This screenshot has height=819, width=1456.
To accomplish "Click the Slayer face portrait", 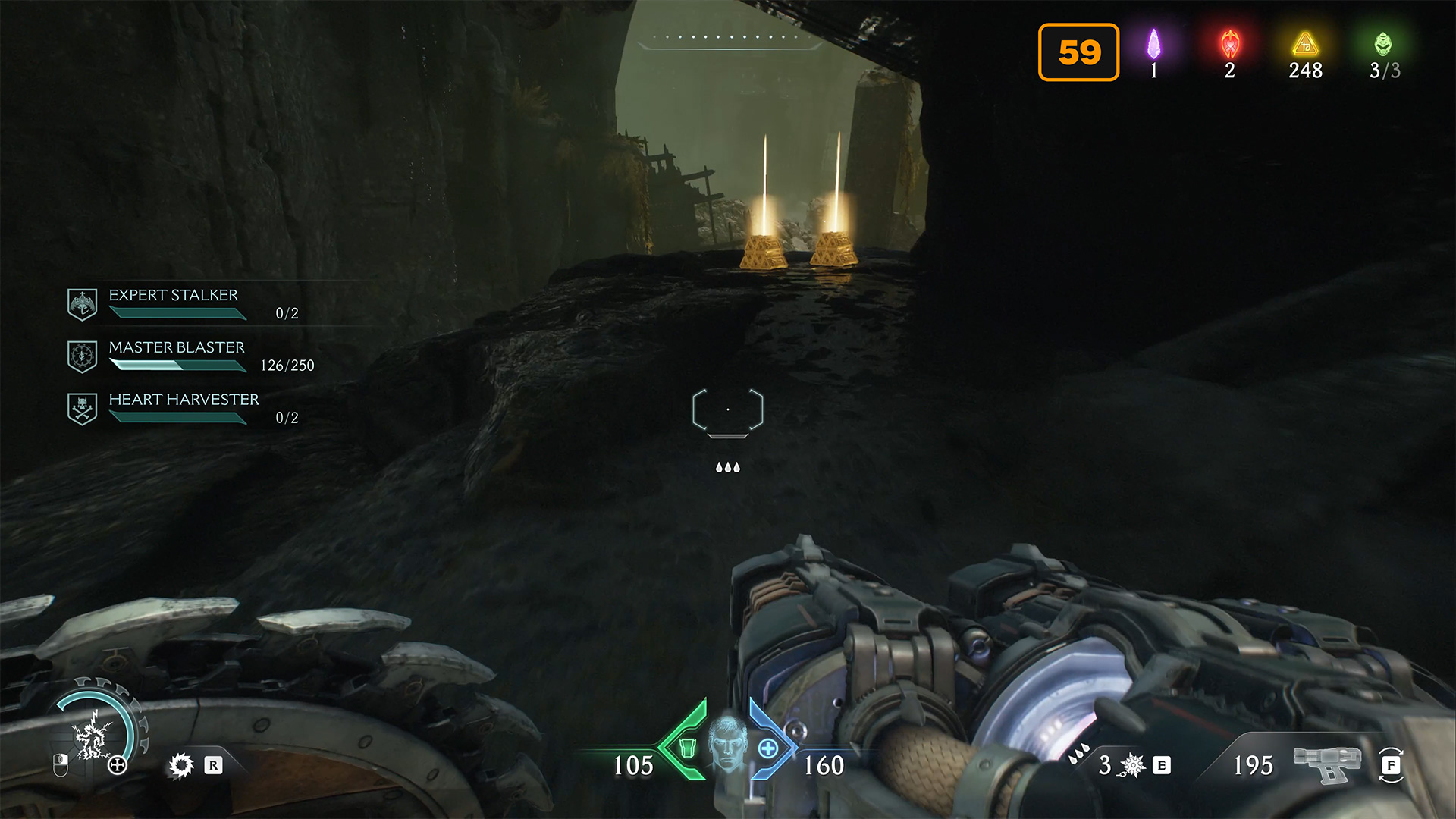I will pos(728,742).
